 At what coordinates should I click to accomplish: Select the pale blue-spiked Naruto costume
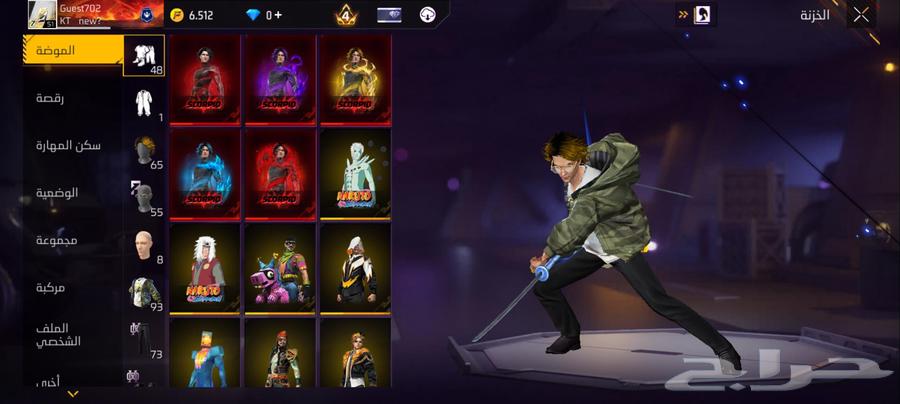[355, 172]
